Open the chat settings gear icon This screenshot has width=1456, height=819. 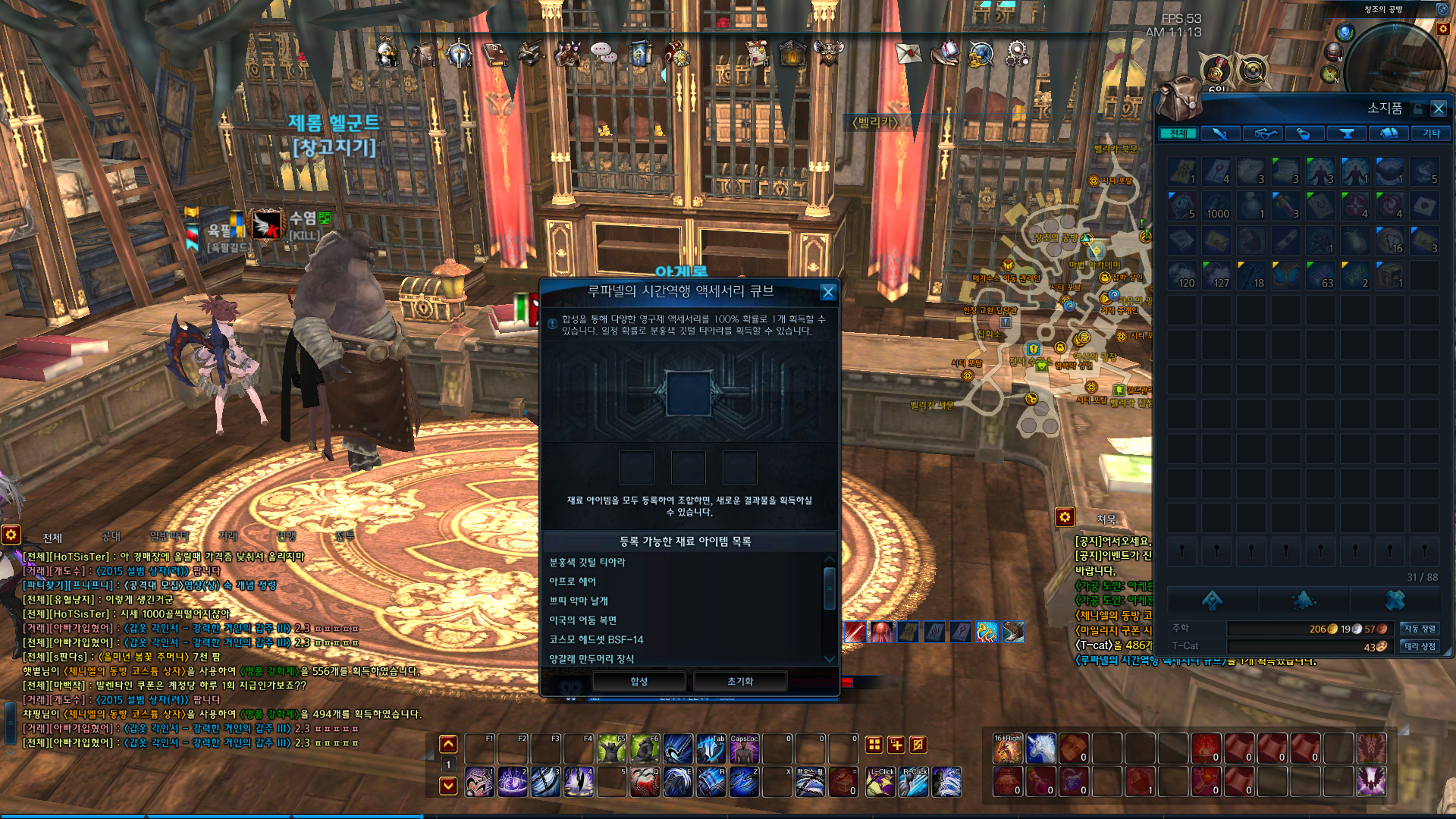click(x=11, y=535)
